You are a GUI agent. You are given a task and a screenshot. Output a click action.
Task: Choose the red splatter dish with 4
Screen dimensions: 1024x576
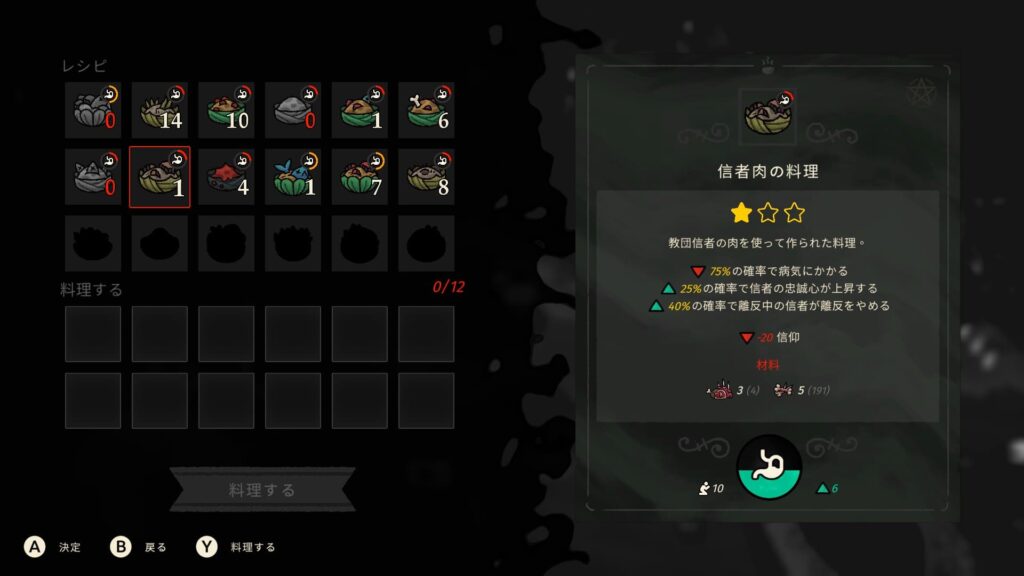226,176
